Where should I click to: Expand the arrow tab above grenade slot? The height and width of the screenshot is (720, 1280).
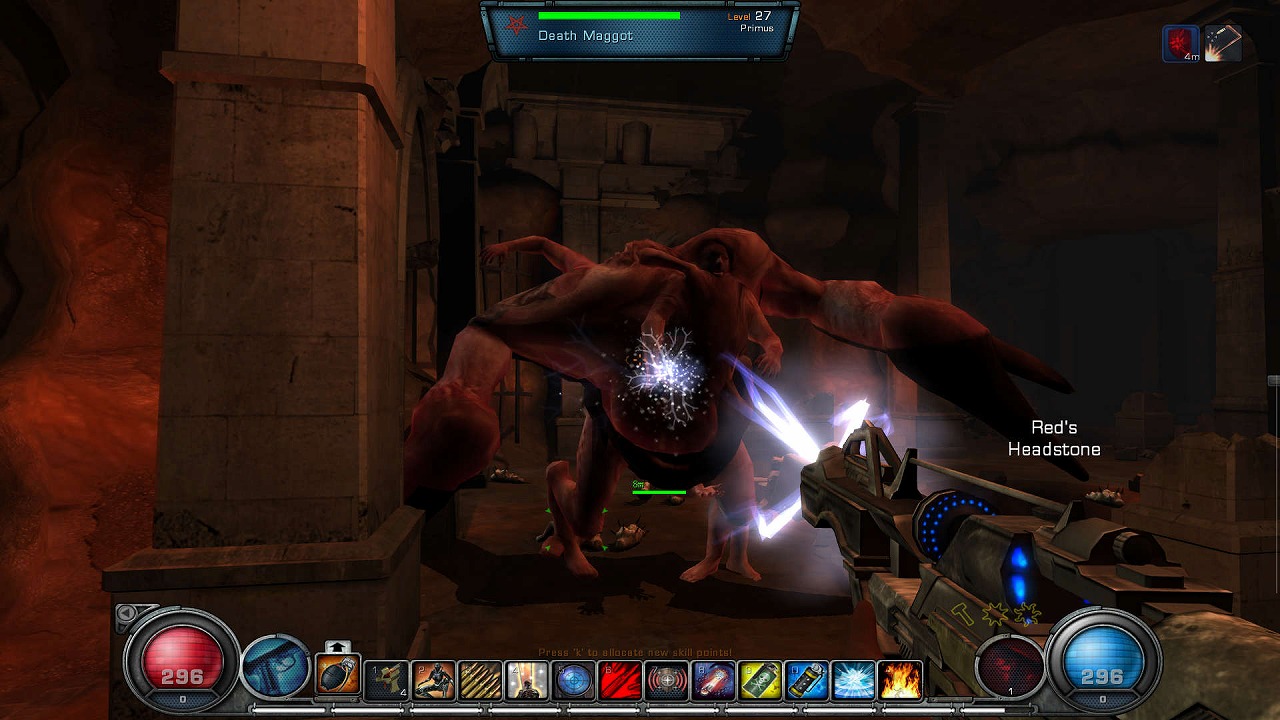coord(337,646)
